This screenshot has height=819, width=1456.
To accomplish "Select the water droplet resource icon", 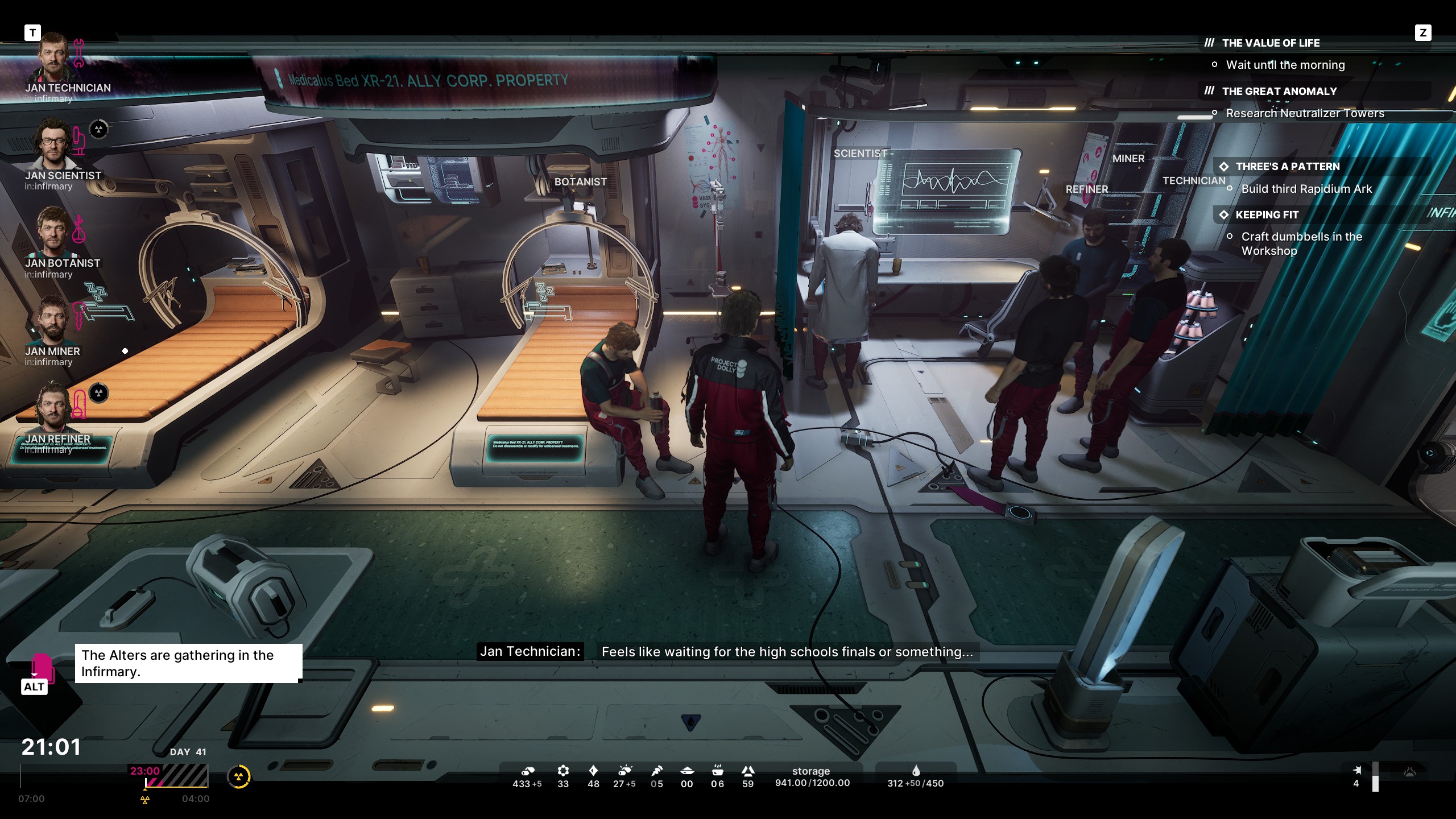I will (x=916, y=771).
